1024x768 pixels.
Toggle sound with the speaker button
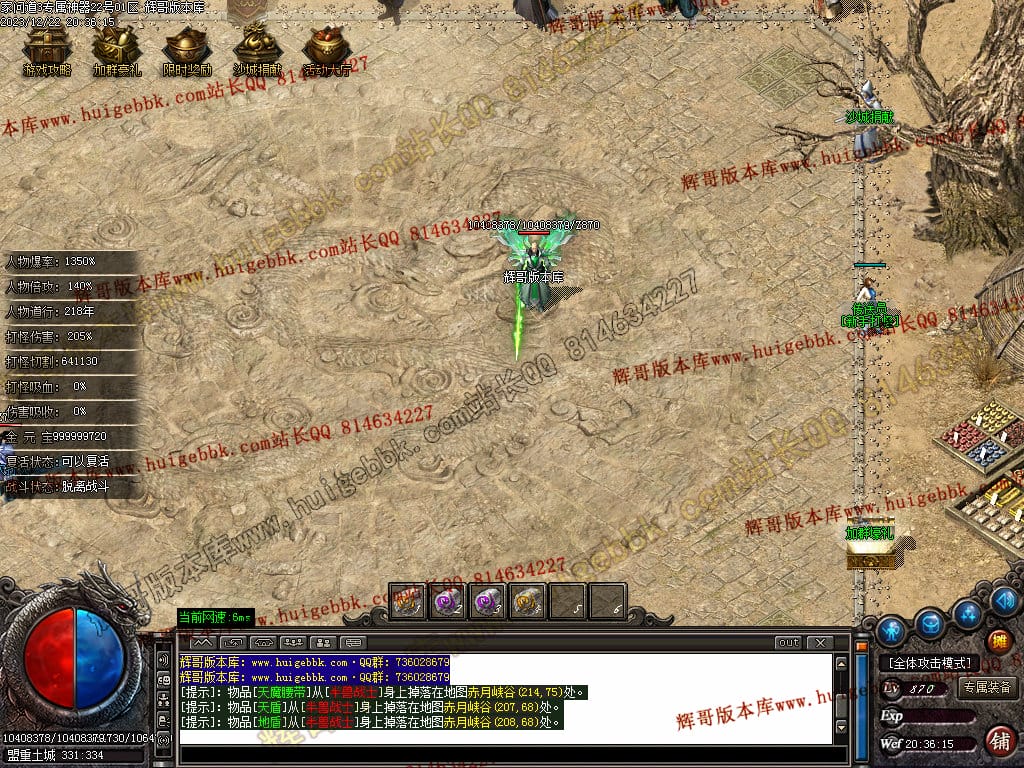(1007, 601)
